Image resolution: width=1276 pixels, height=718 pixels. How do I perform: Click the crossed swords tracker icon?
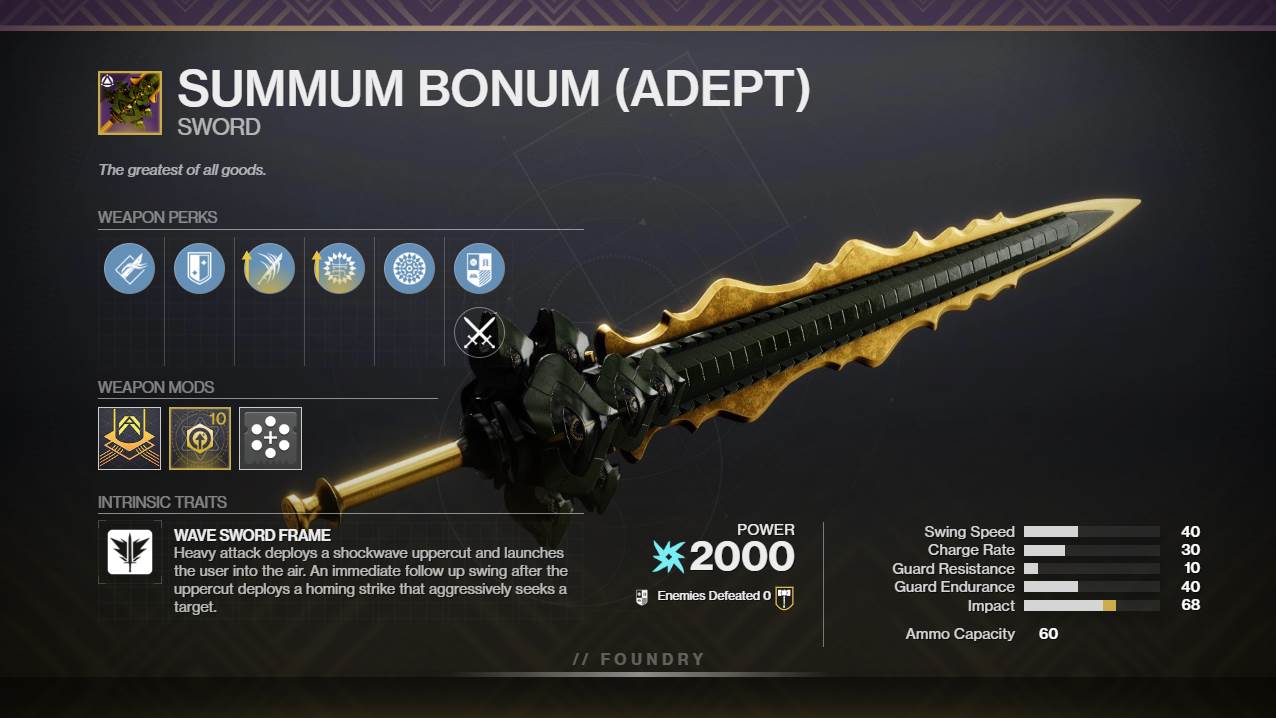tap(479, 333)
